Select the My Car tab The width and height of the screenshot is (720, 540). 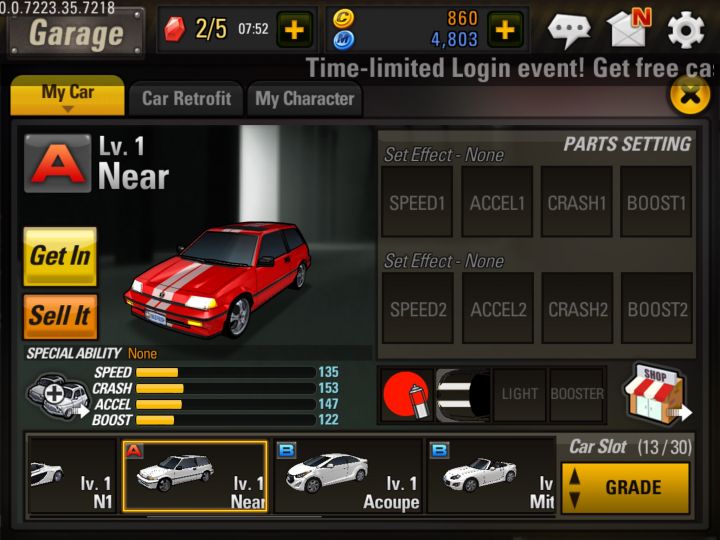click(68, 96)
